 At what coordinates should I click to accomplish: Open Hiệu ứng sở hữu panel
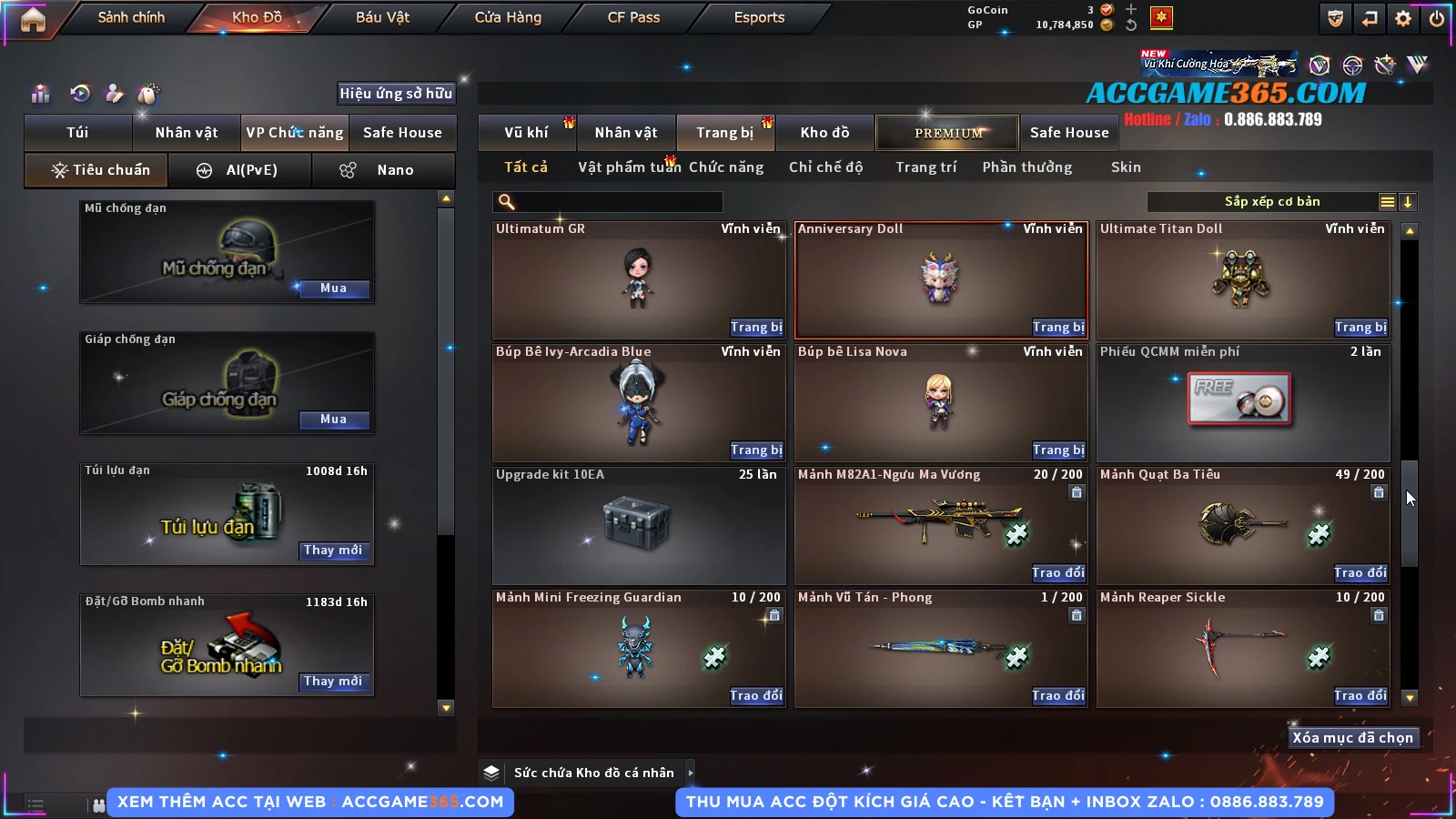396,93
